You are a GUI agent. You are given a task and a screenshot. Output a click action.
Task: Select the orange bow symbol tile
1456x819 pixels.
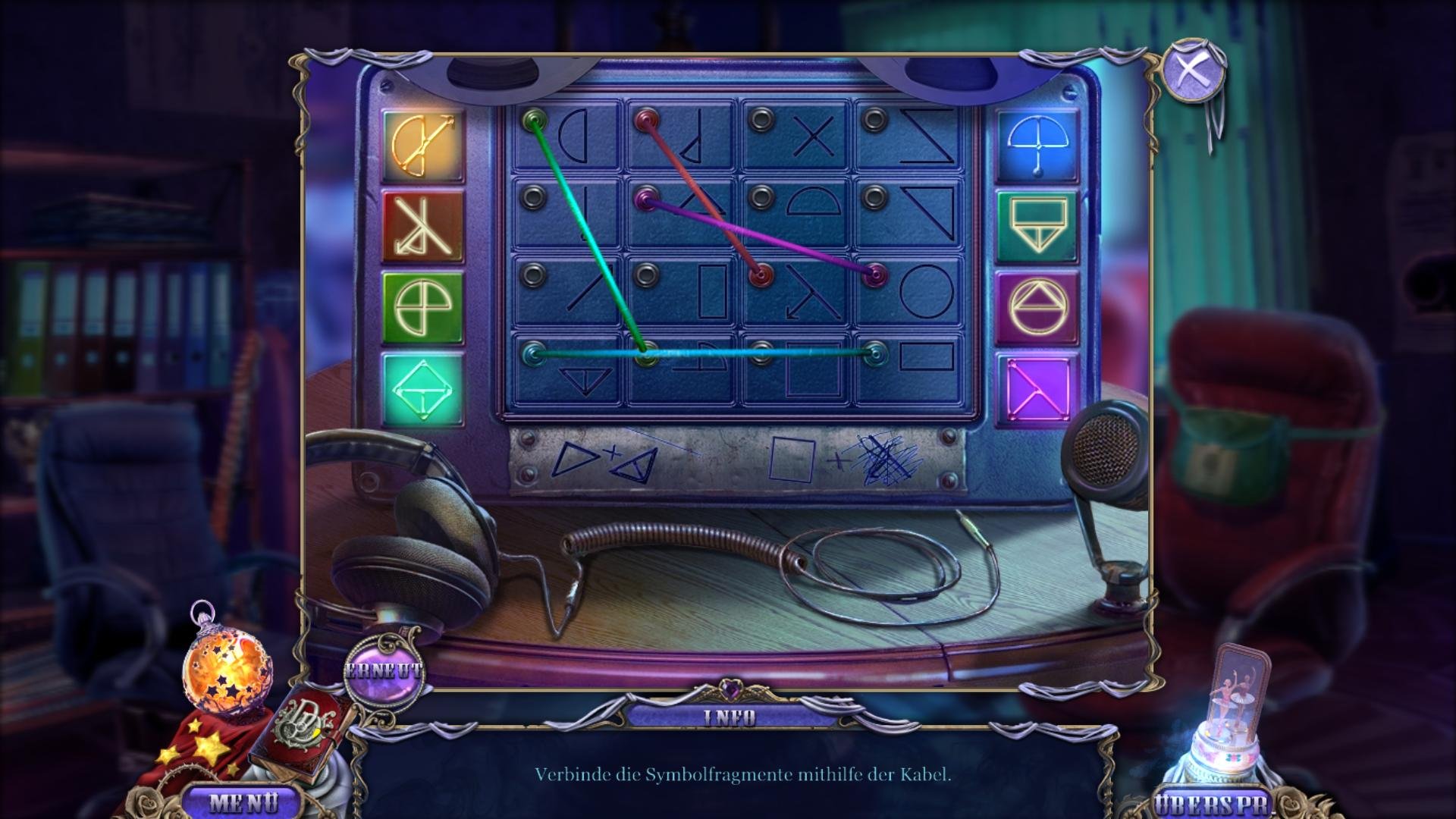tap(422, 145)
